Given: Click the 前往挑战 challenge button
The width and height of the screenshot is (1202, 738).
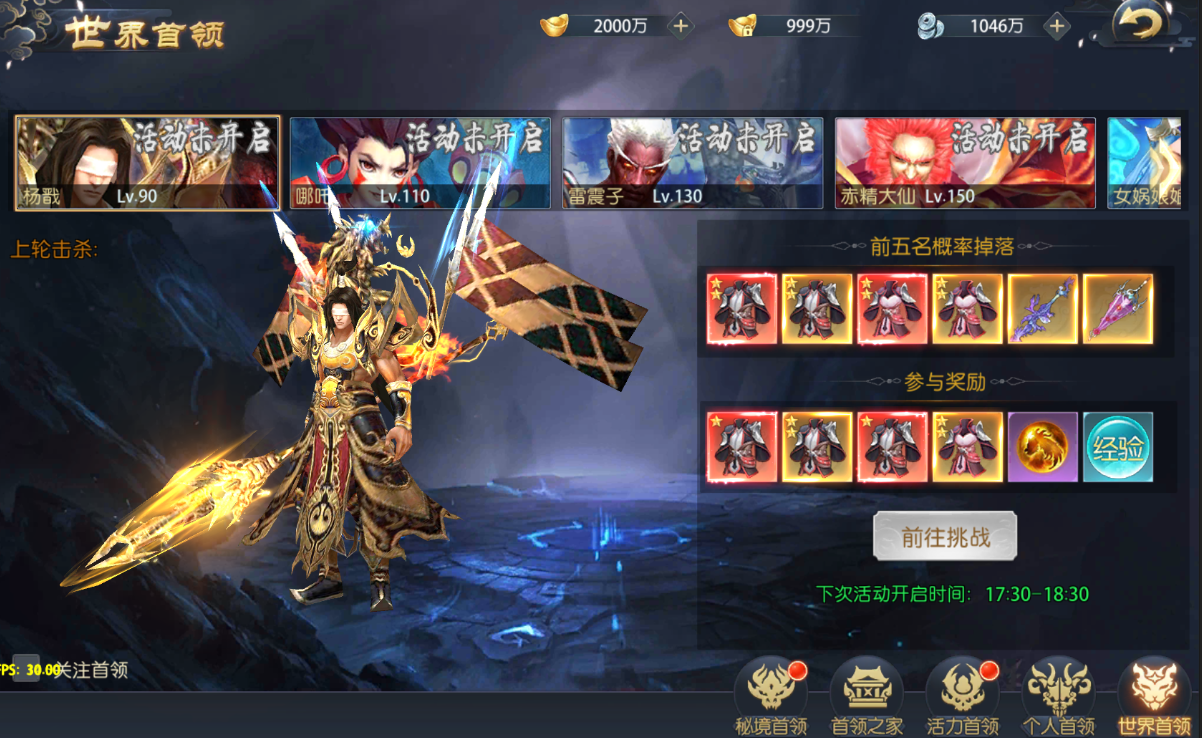Looking at the screenshot, I should [x=945, y=537].
